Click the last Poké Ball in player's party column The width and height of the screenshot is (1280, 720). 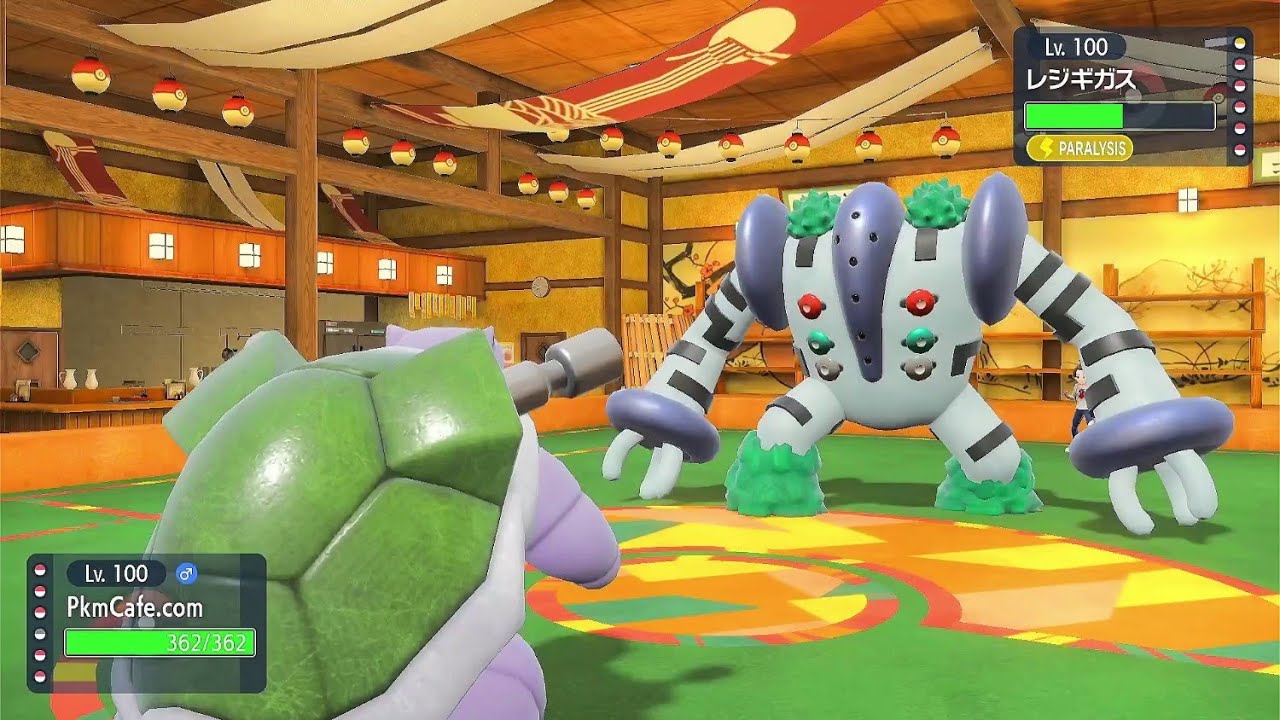(x=40, y=674)
